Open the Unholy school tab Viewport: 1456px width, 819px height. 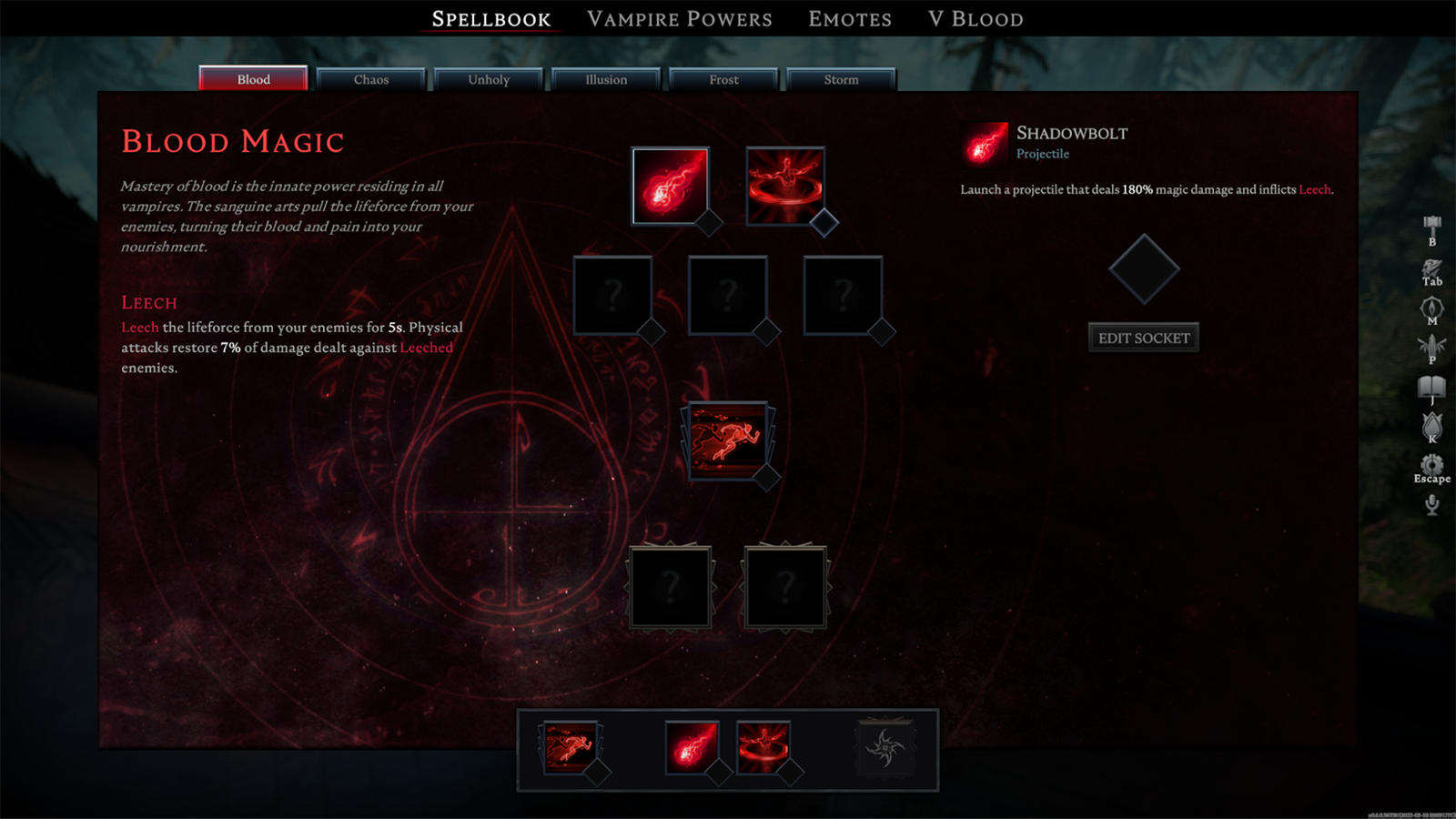point(489,80)
